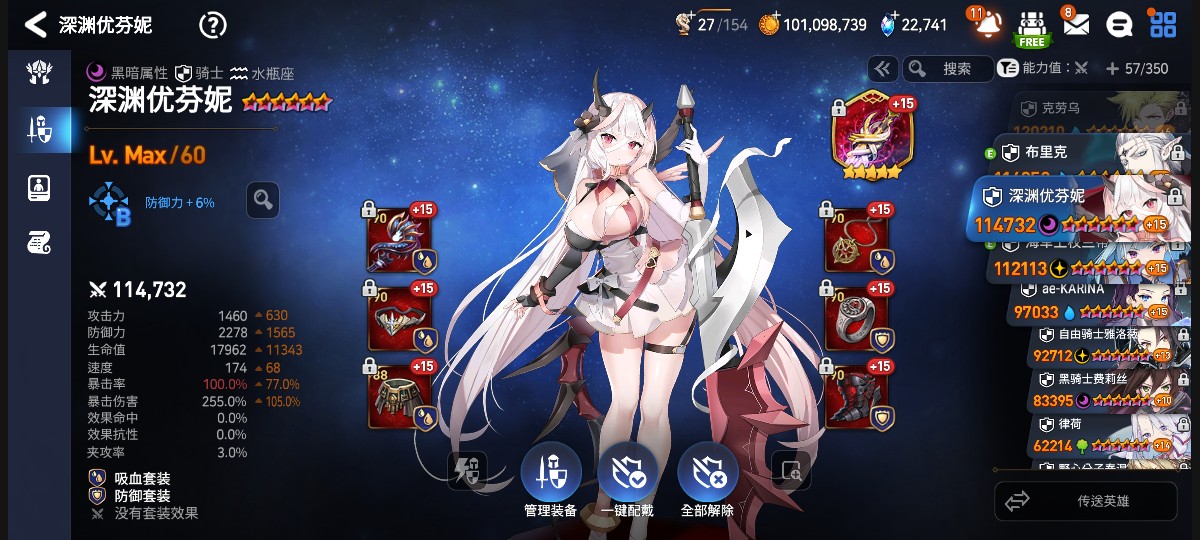1200x540 pixels.
Task: Click the hero search box
Action: (x=947, y=68)
